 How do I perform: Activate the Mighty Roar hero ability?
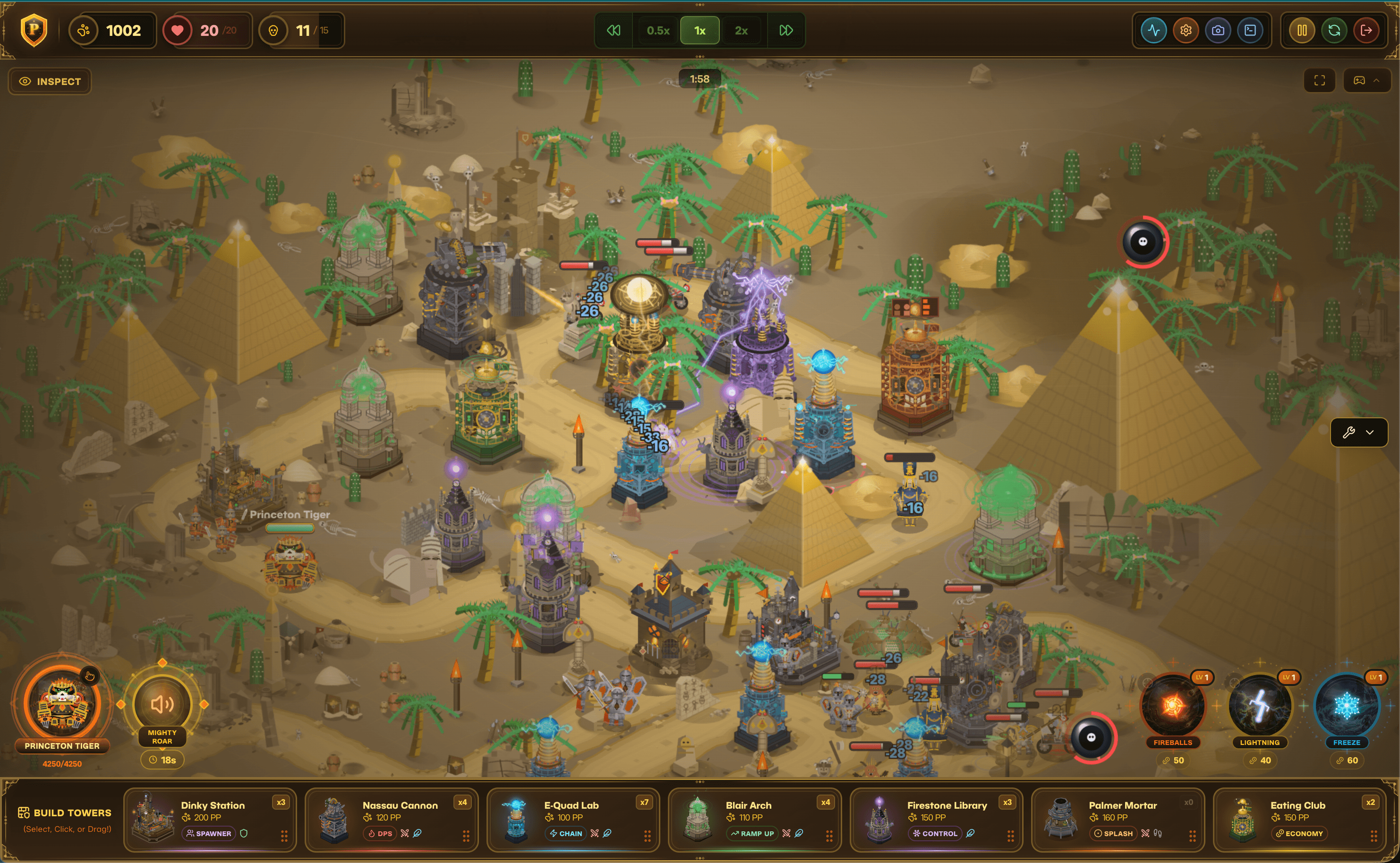(162, 704)
